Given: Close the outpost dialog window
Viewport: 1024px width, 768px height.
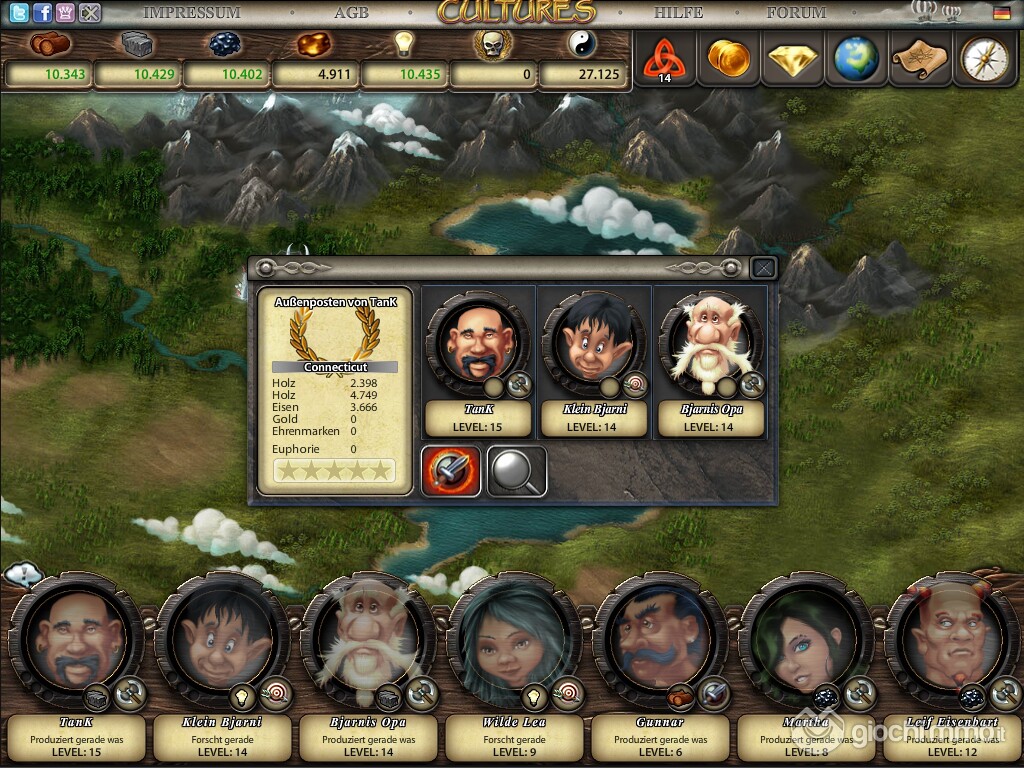Looking at the screenshot, I should (763, 268).
